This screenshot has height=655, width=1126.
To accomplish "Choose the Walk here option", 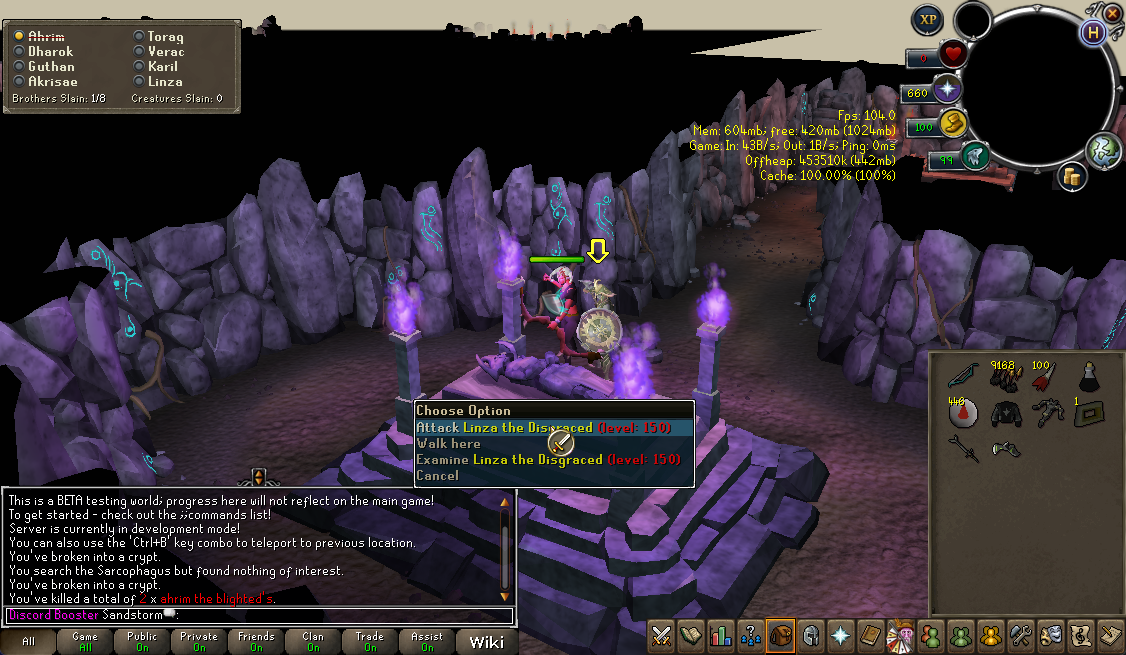I will (449, 443).
